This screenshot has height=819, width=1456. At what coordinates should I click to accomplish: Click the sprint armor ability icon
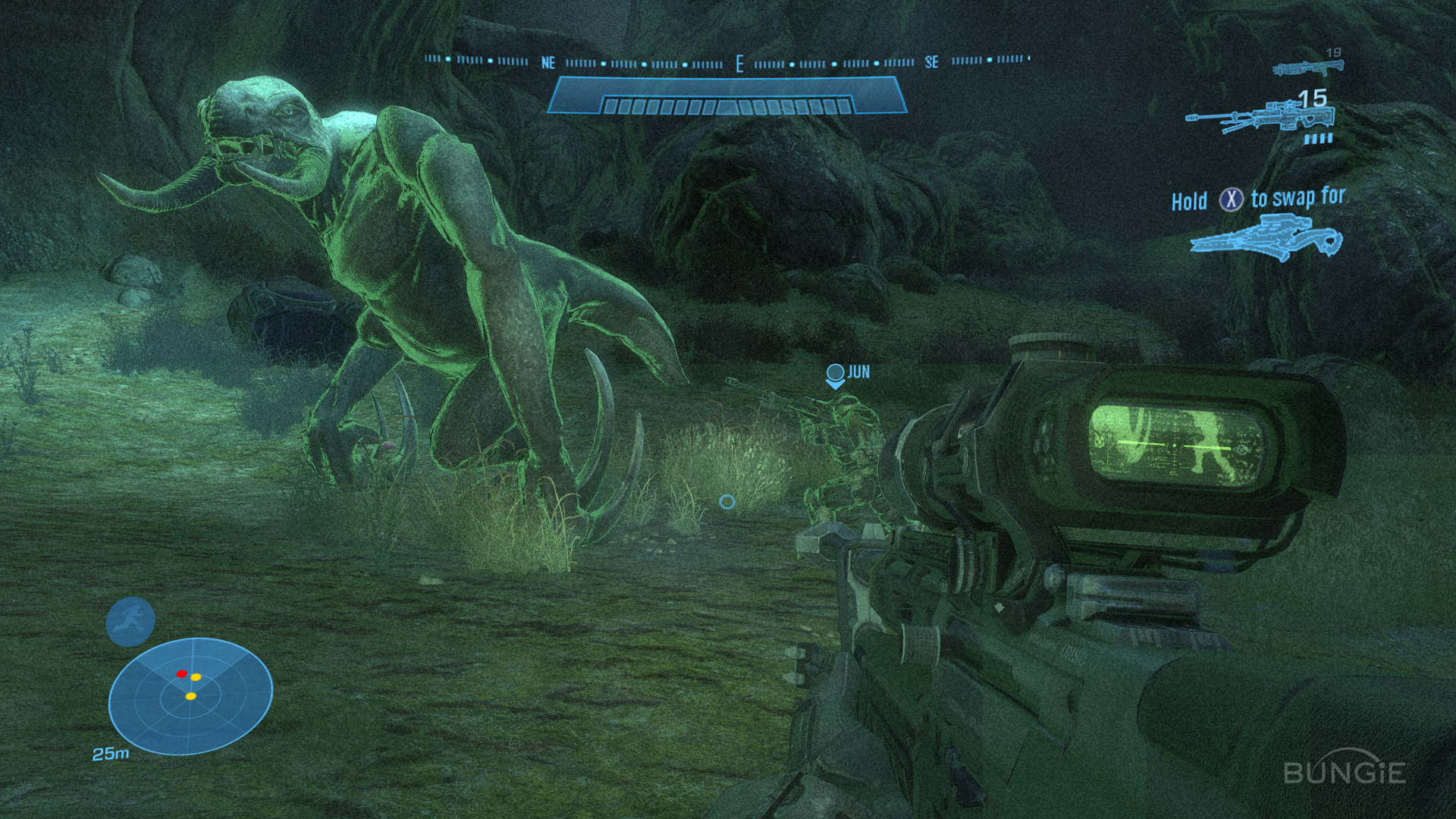[129, 620]
